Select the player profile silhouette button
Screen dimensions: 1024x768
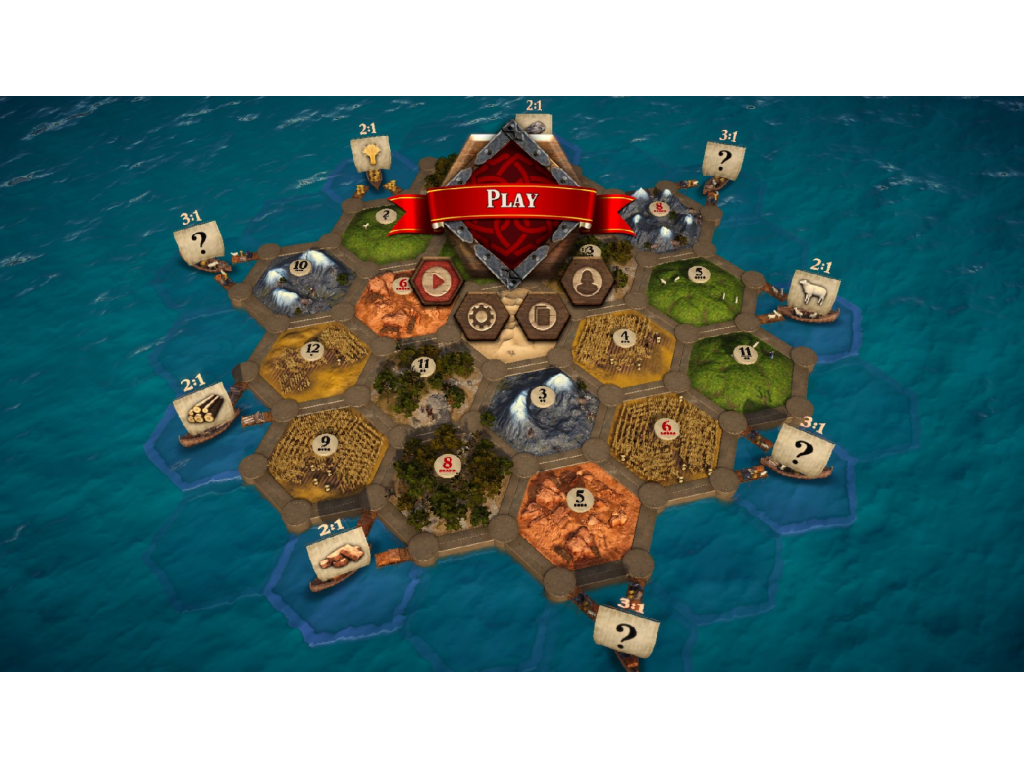pos(587,282)
